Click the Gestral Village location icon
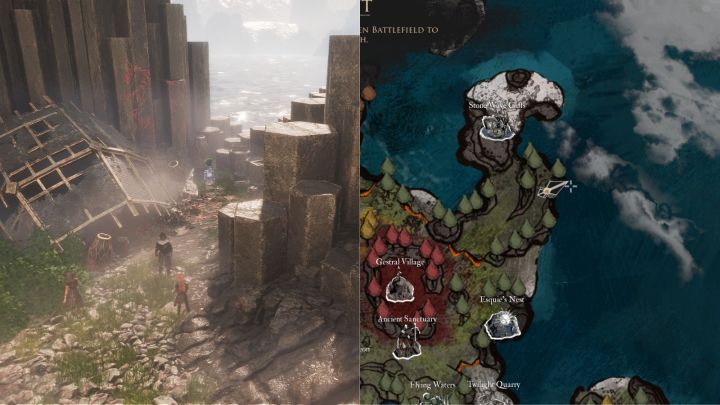Screen dimensions: 720x405 click(400, 286)
